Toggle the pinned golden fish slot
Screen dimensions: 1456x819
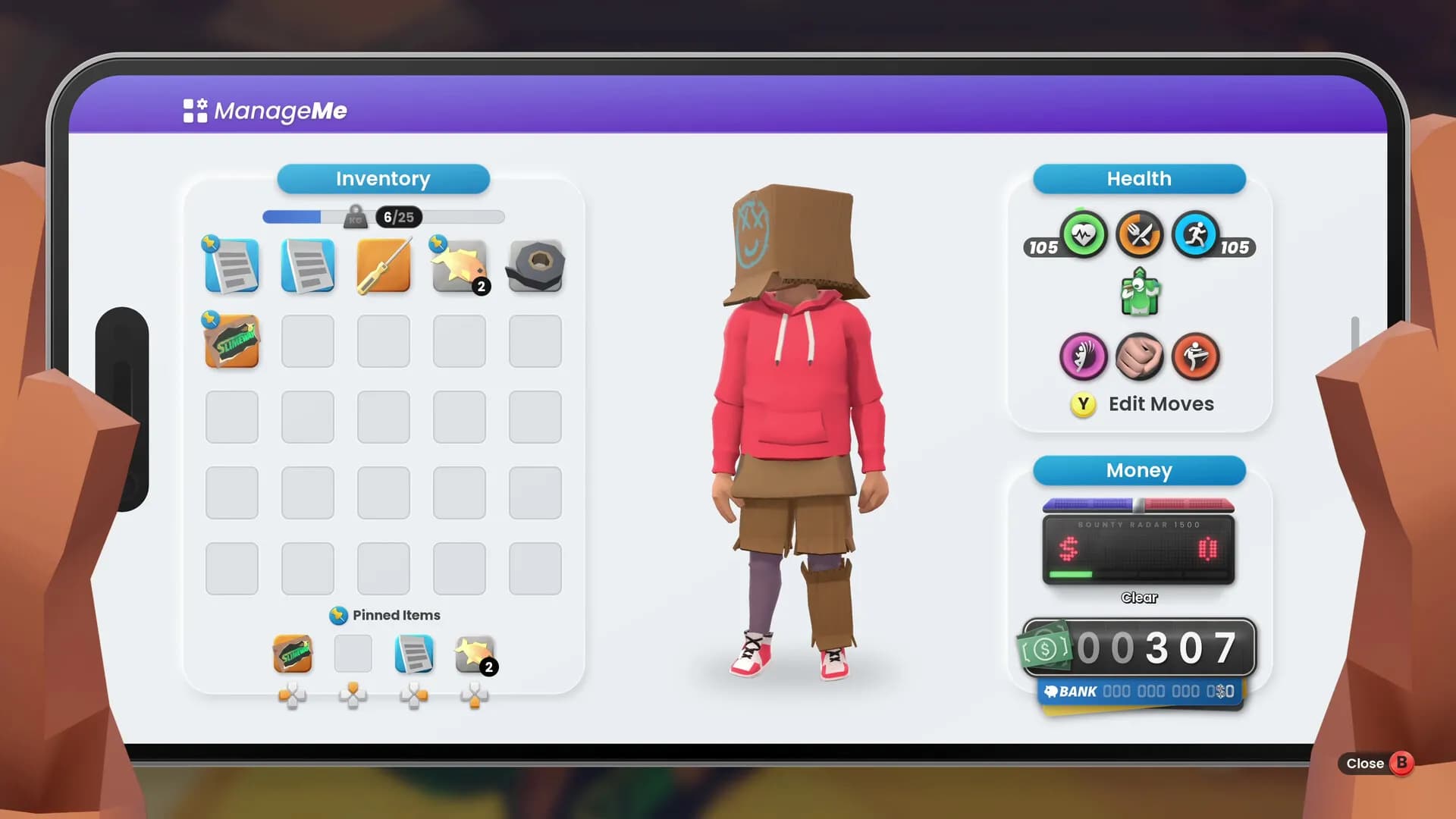pos(474,653)
